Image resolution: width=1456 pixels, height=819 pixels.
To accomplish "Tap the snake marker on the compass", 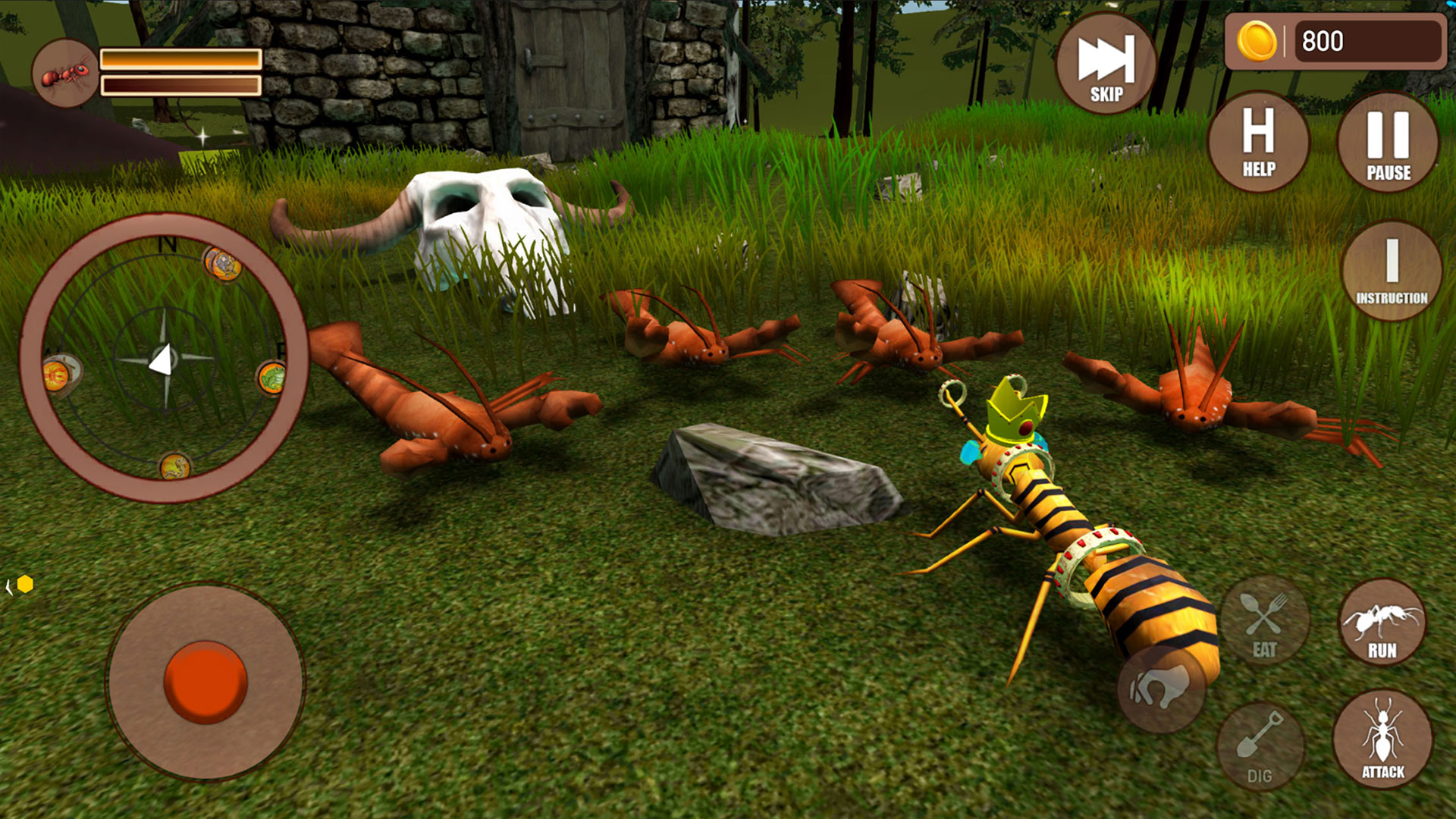I will [174, 467].
